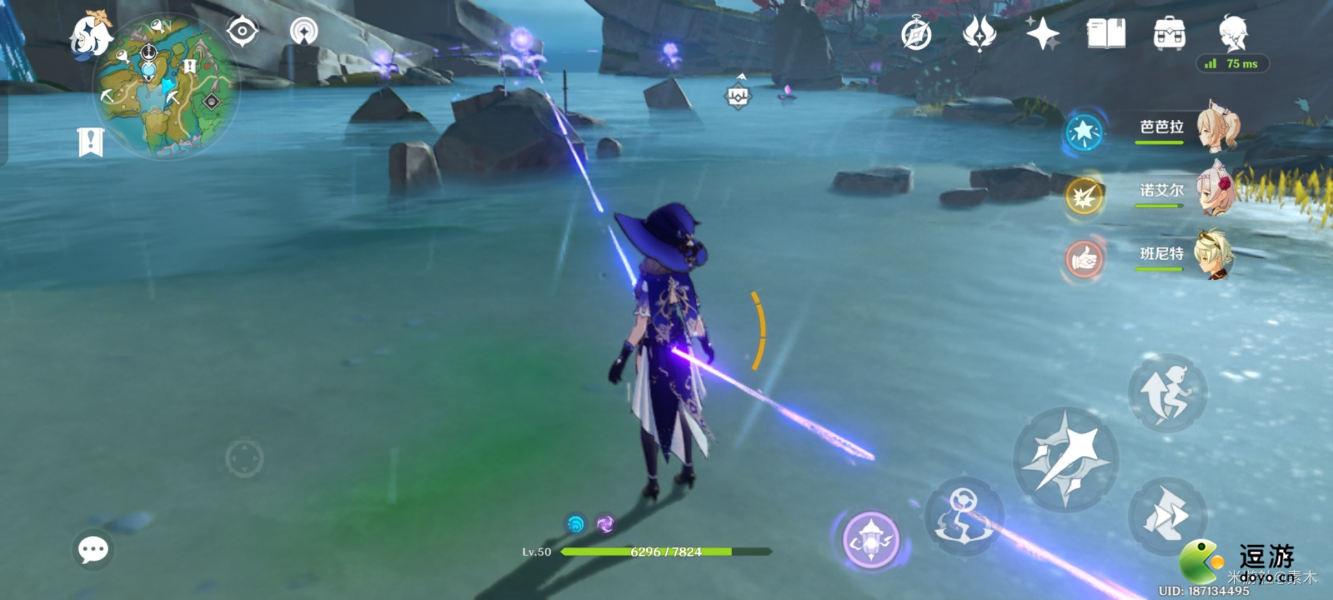1333x600 pixels.
Task: Open the adventurer handbook book icon
Action: [1105, 33]
